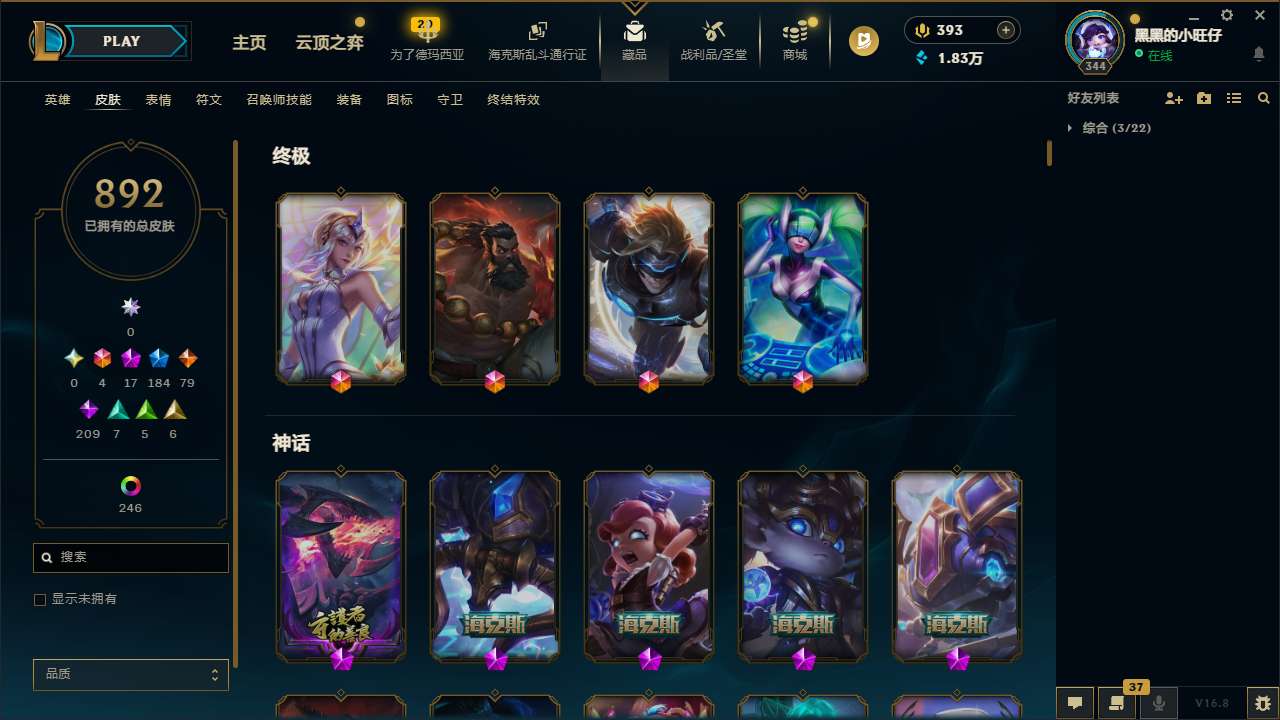Open the friend search icon
This screenshot has height=720, width=1280.
click(1264, 98)
